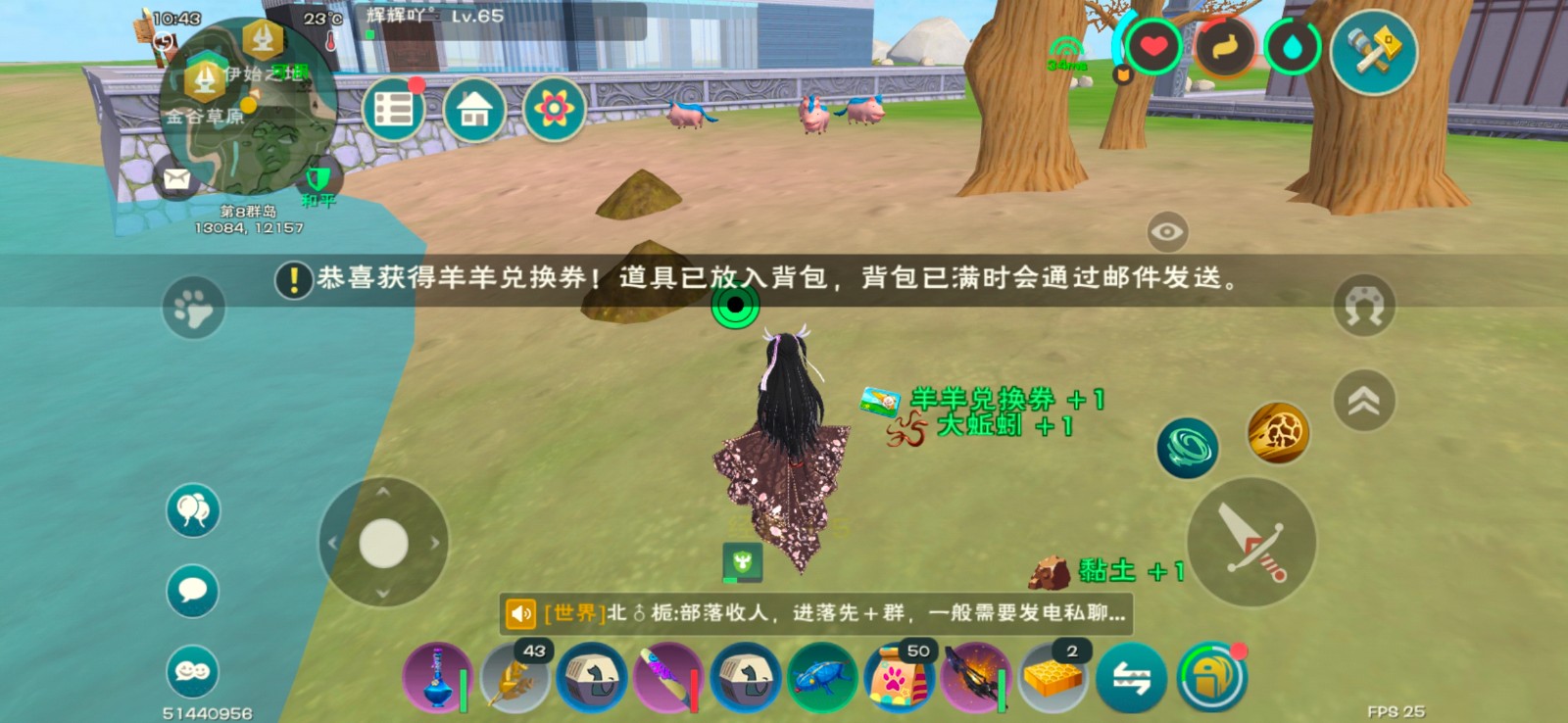Open the home teleport icon
The width and height of the screenshot is (1568, 723).
[474, 108]
